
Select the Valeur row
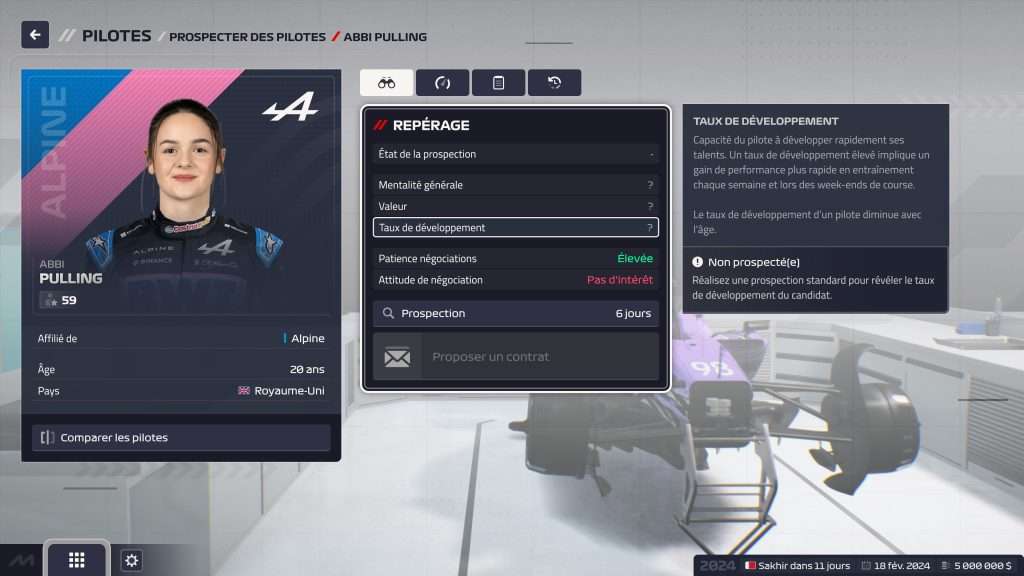(x=515, y=206)
